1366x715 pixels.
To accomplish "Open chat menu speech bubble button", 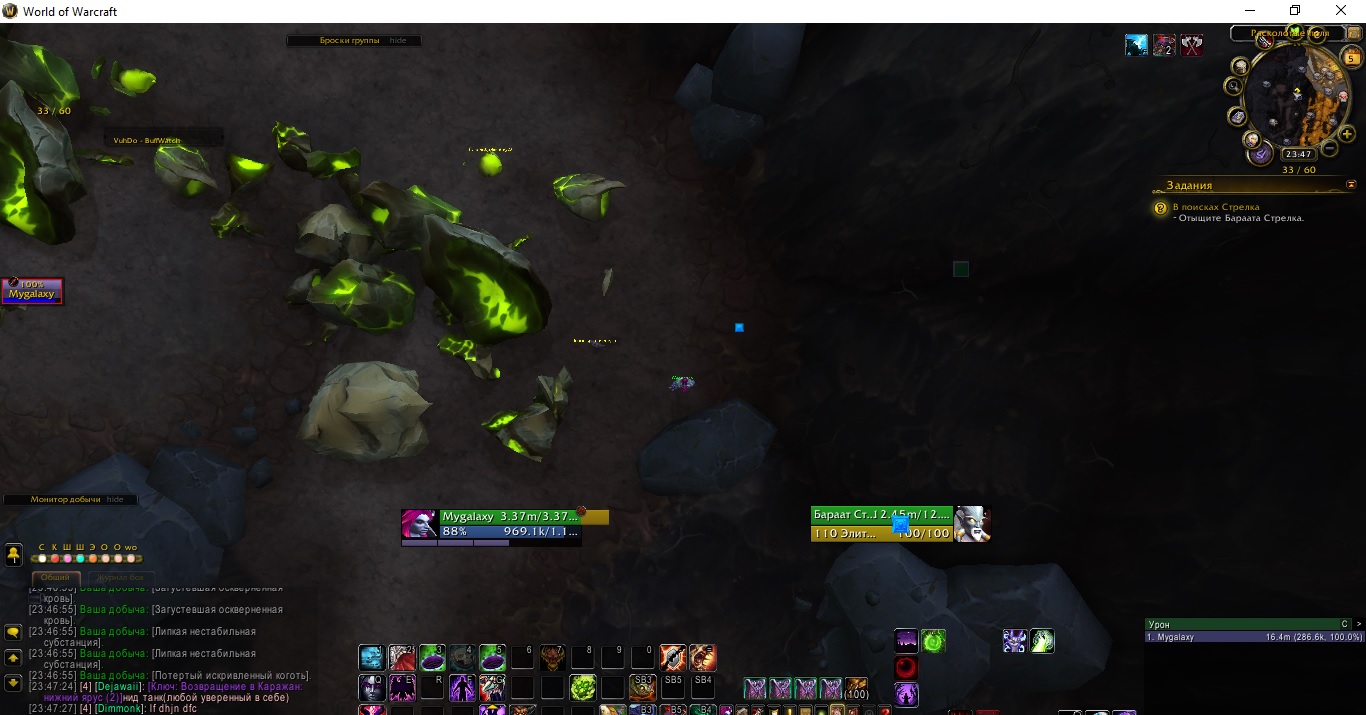I will click(14, 632).
